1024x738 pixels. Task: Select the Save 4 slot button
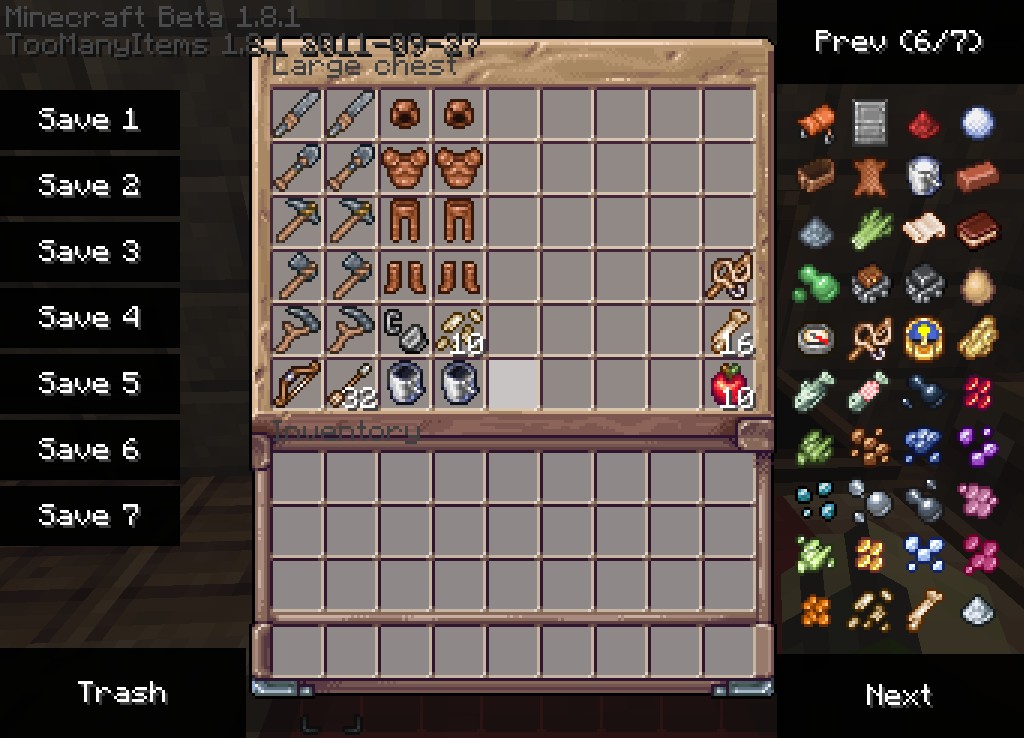89,318
